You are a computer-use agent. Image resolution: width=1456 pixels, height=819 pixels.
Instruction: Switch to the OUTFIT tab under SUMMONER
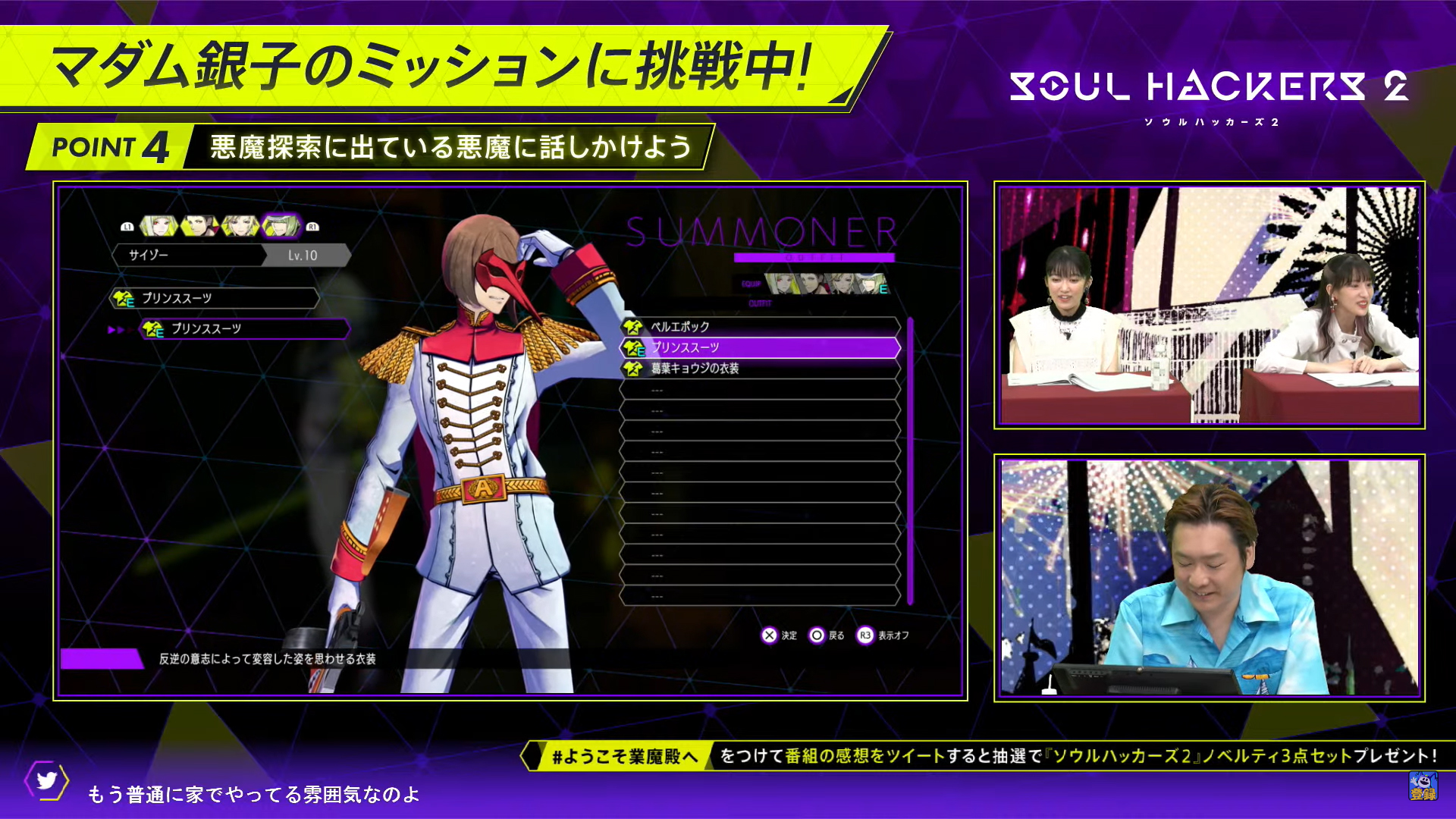point(760,303)
